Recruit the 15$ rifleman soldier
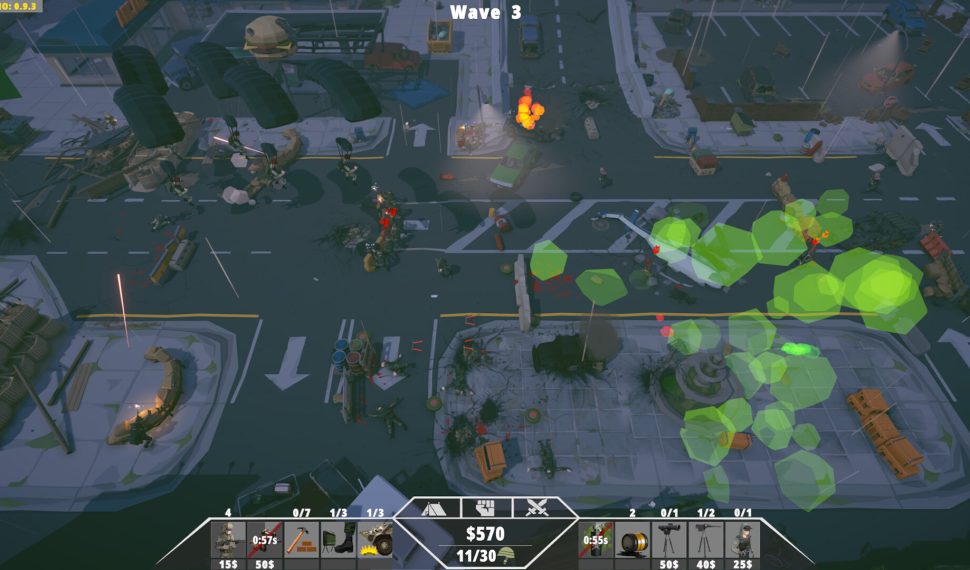 [228, 540]
